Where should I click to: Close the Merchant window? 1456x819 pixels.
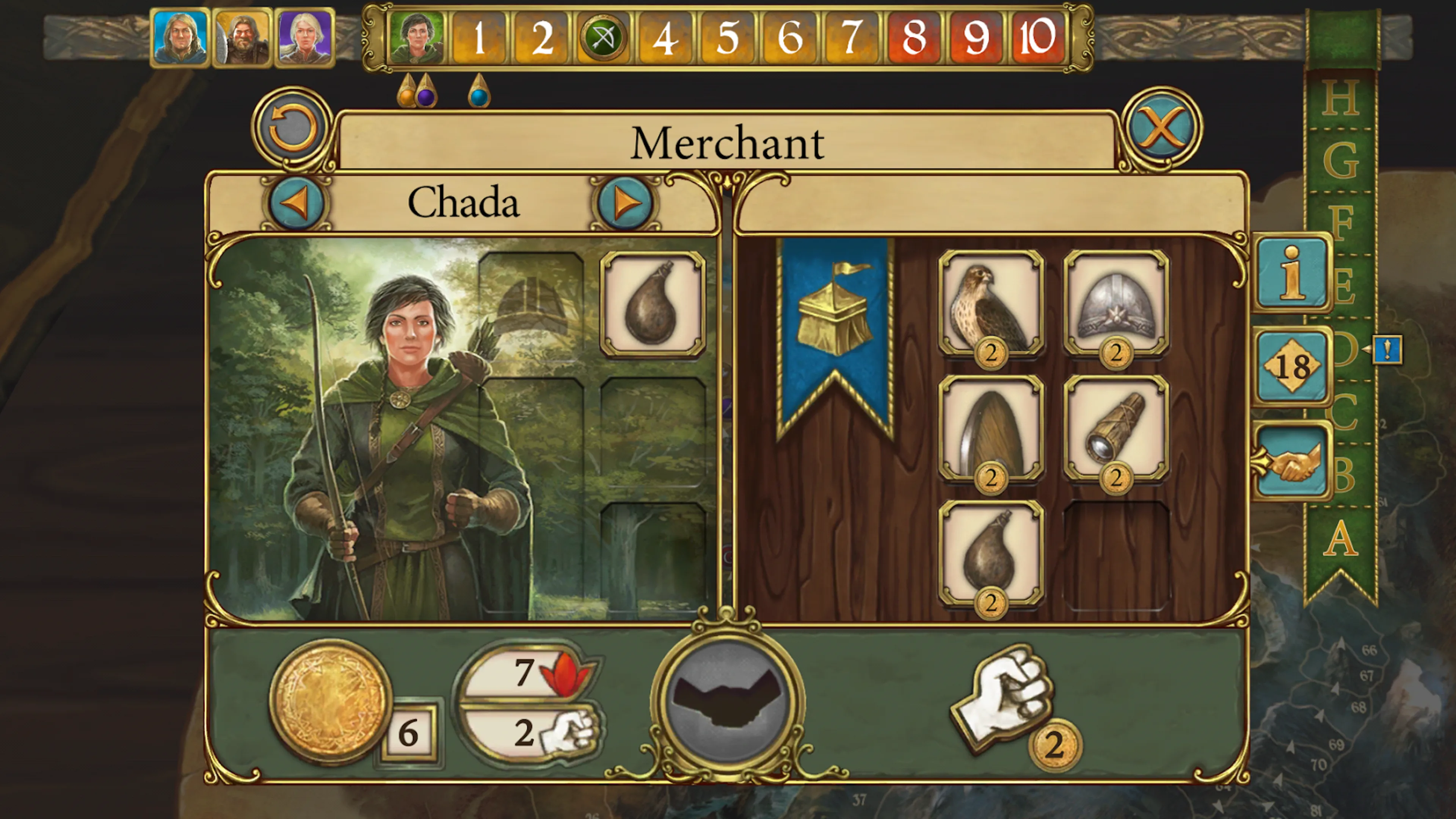point(1161,127)
